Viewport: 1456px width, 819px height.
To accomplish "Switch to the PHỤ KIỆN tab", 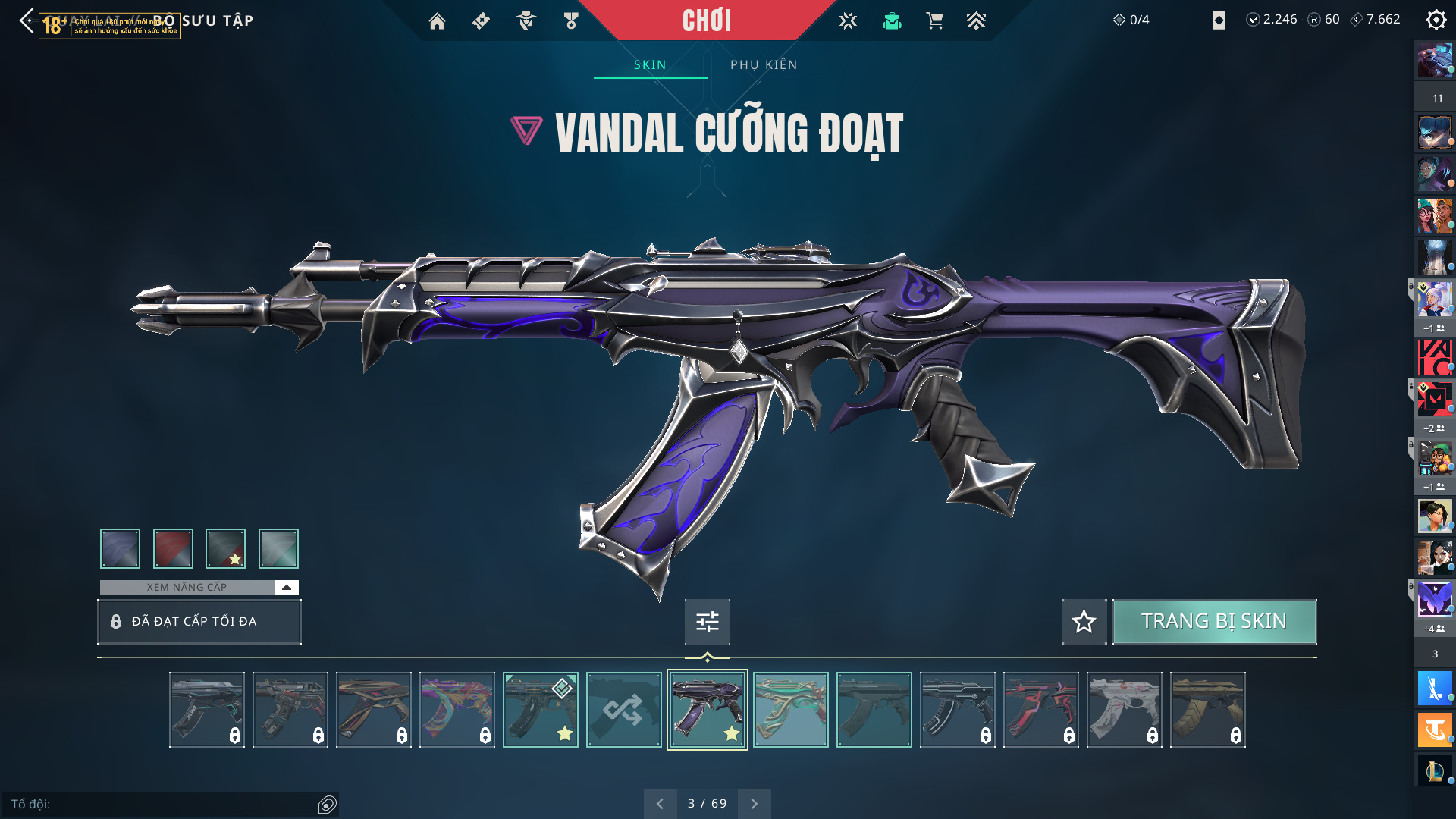I will tap(764, 64).
